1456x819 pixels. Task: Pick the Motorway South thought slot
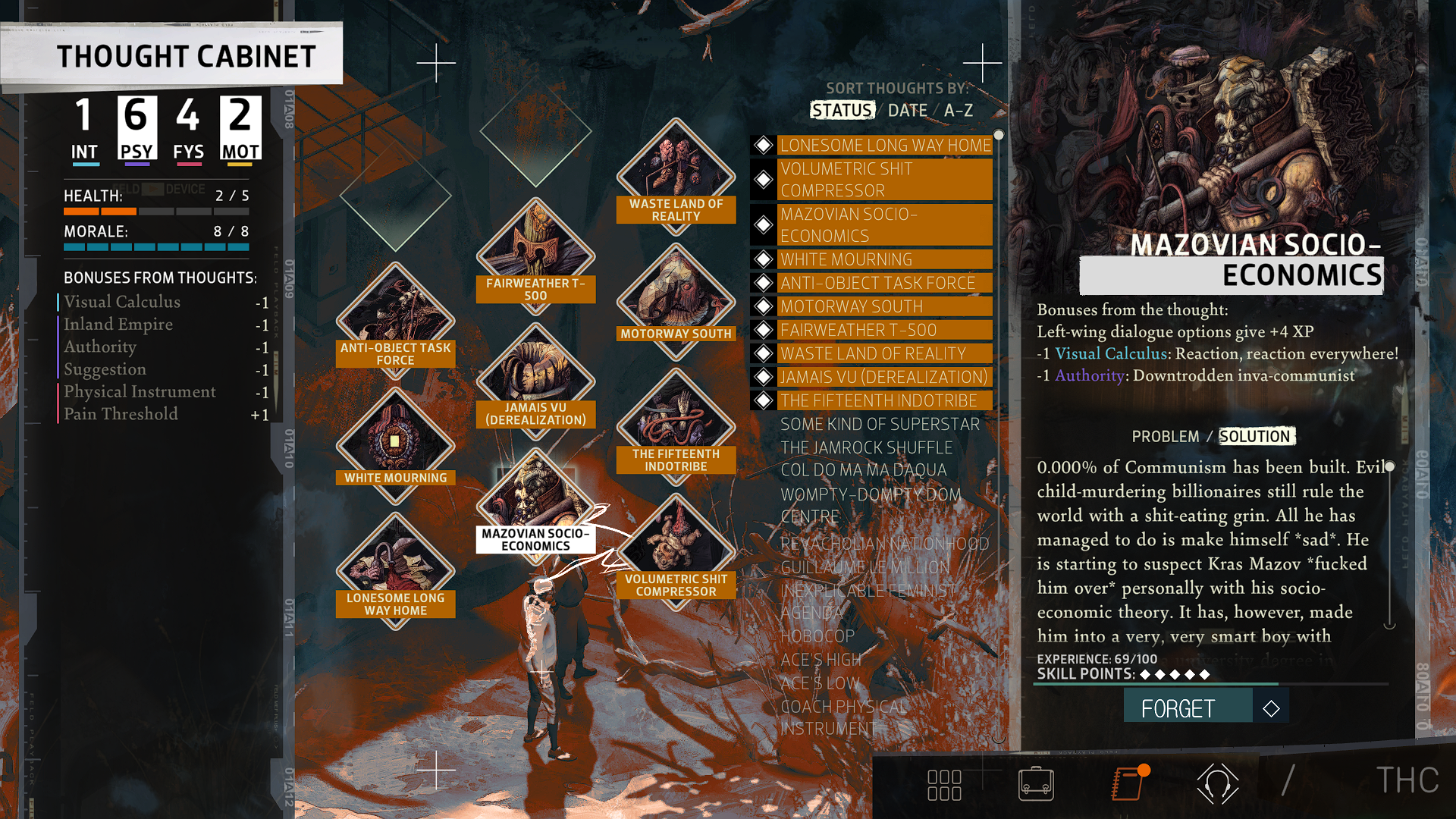coord(676,298)
